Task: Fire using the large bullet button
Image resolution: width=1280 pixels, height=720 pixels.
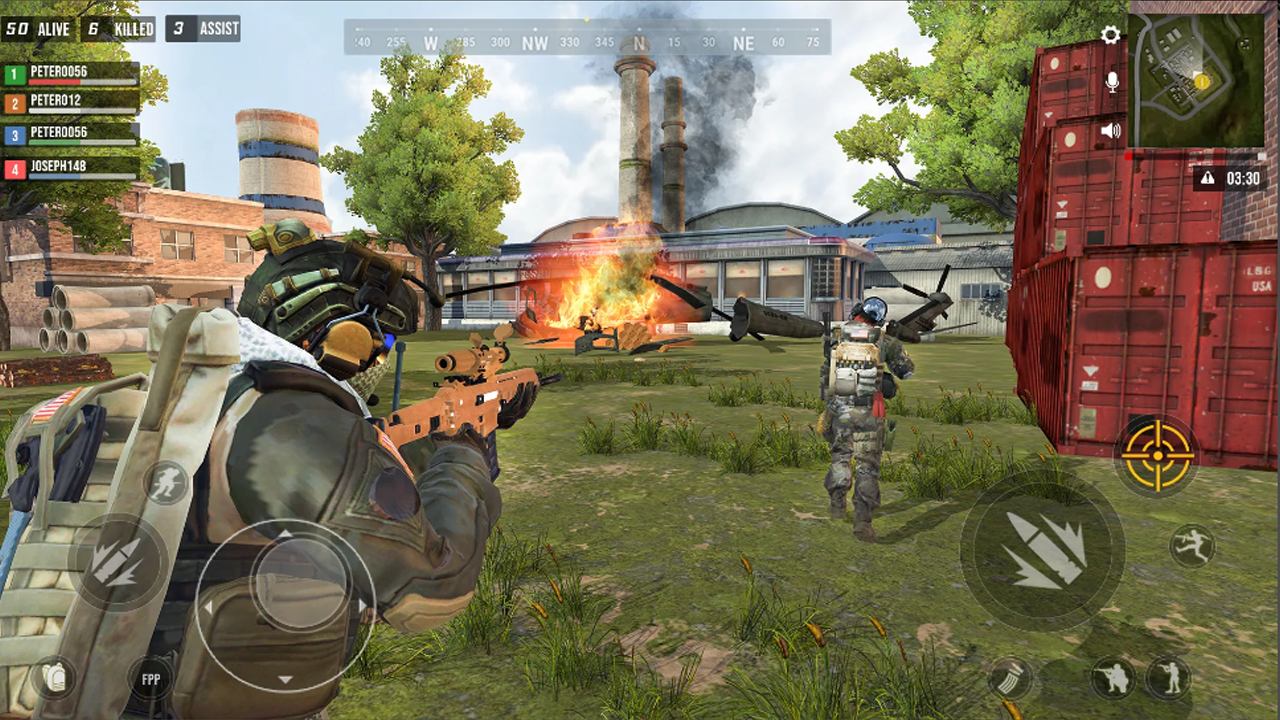Action: tap(1042, 549)
